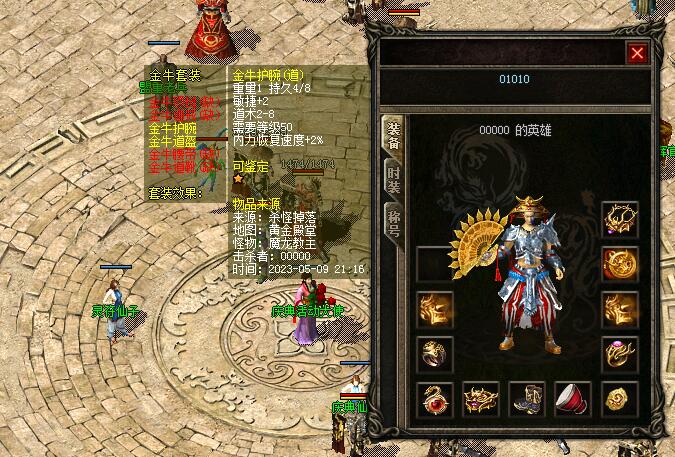Choose the bracer slot under the empty slot

pos(435,309)
